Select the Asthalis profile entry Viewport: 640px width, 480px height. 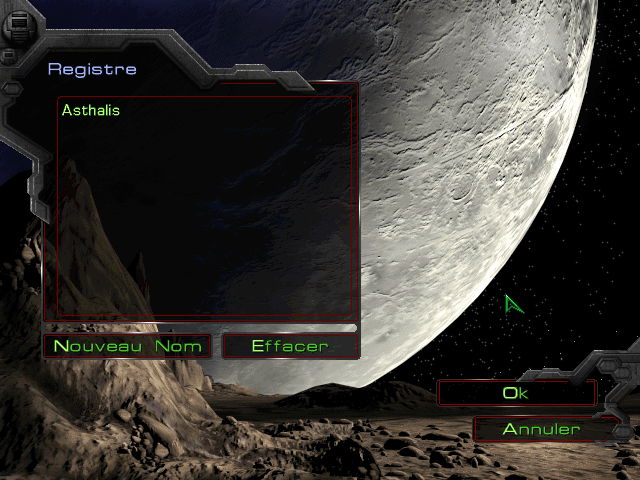tap(91, 110)
